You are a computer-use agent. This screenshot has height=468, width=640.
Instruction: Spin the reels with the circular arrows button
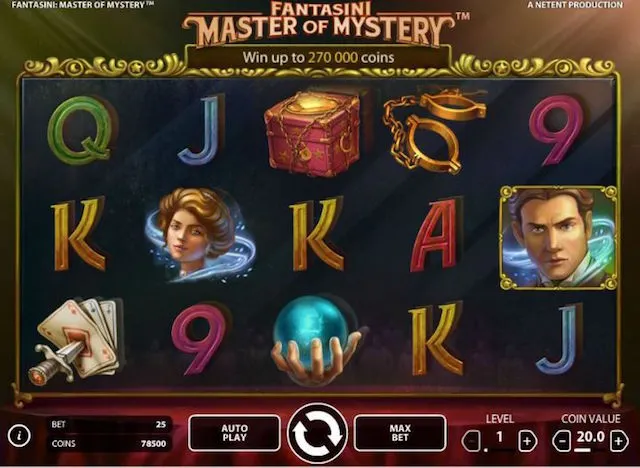click(317, 433)
